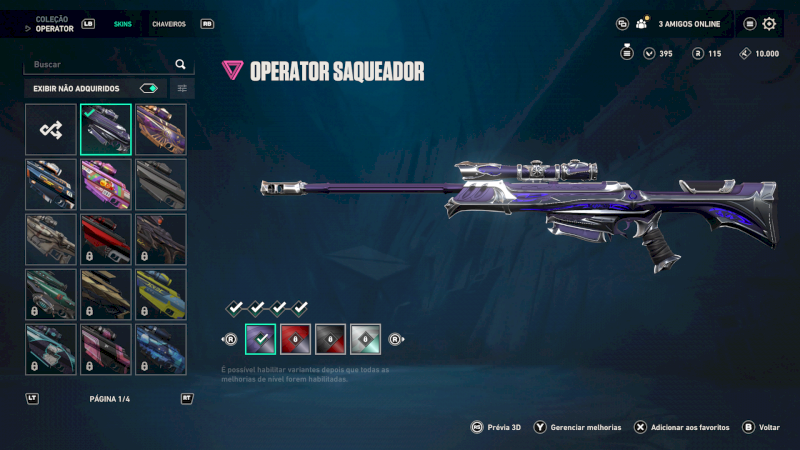Viewport: 800px width, 450px height.
Task: Select the equipped Saqueador skin thumbnail
Action: pyautogui.click(x=106, y=130)
